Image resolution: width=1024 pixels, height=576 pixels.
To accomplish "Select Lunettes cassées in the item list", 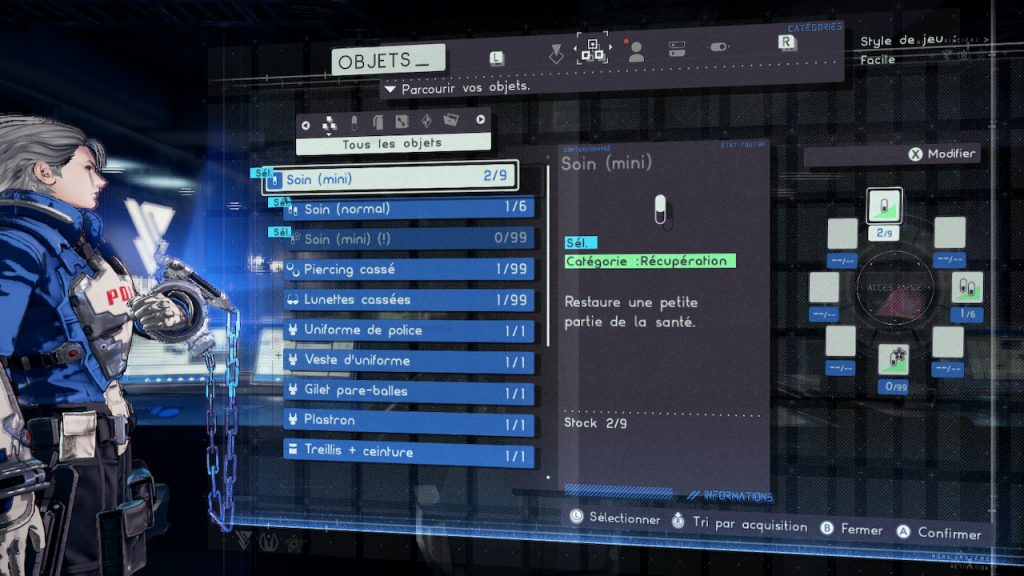I will tap(407, 300).
